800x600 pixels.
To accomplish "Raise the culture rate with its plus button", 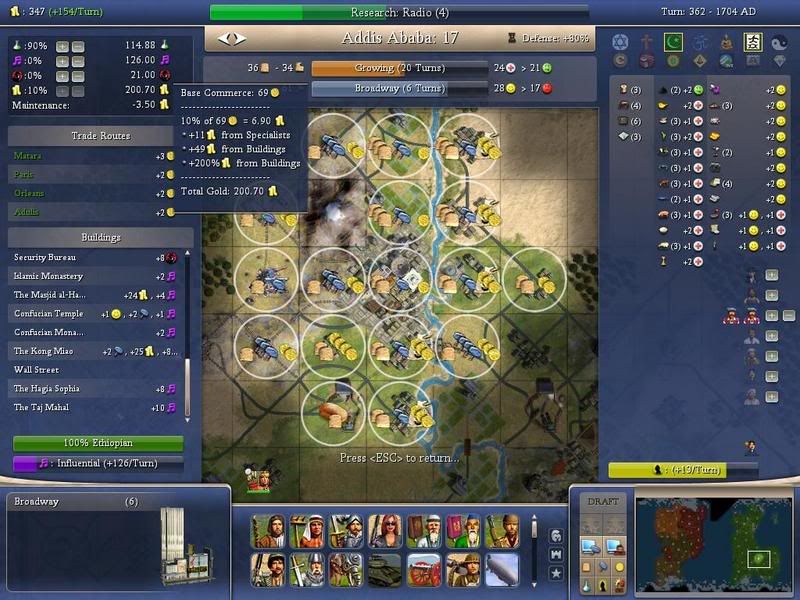I will click(x=63, y=61).
